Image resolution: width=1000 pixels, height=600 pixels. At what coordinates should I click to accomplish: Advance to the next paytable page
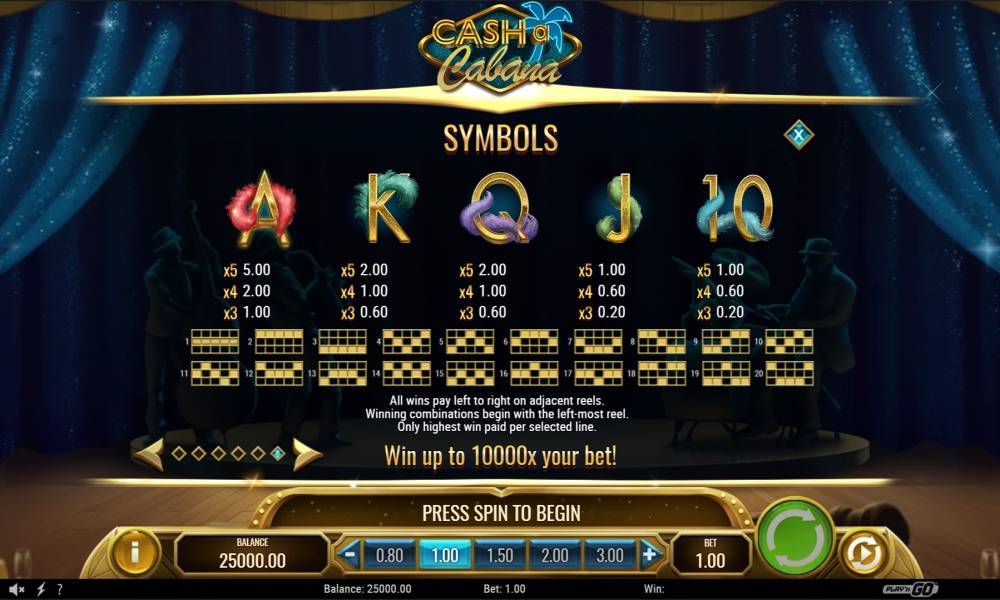(307, 454)
